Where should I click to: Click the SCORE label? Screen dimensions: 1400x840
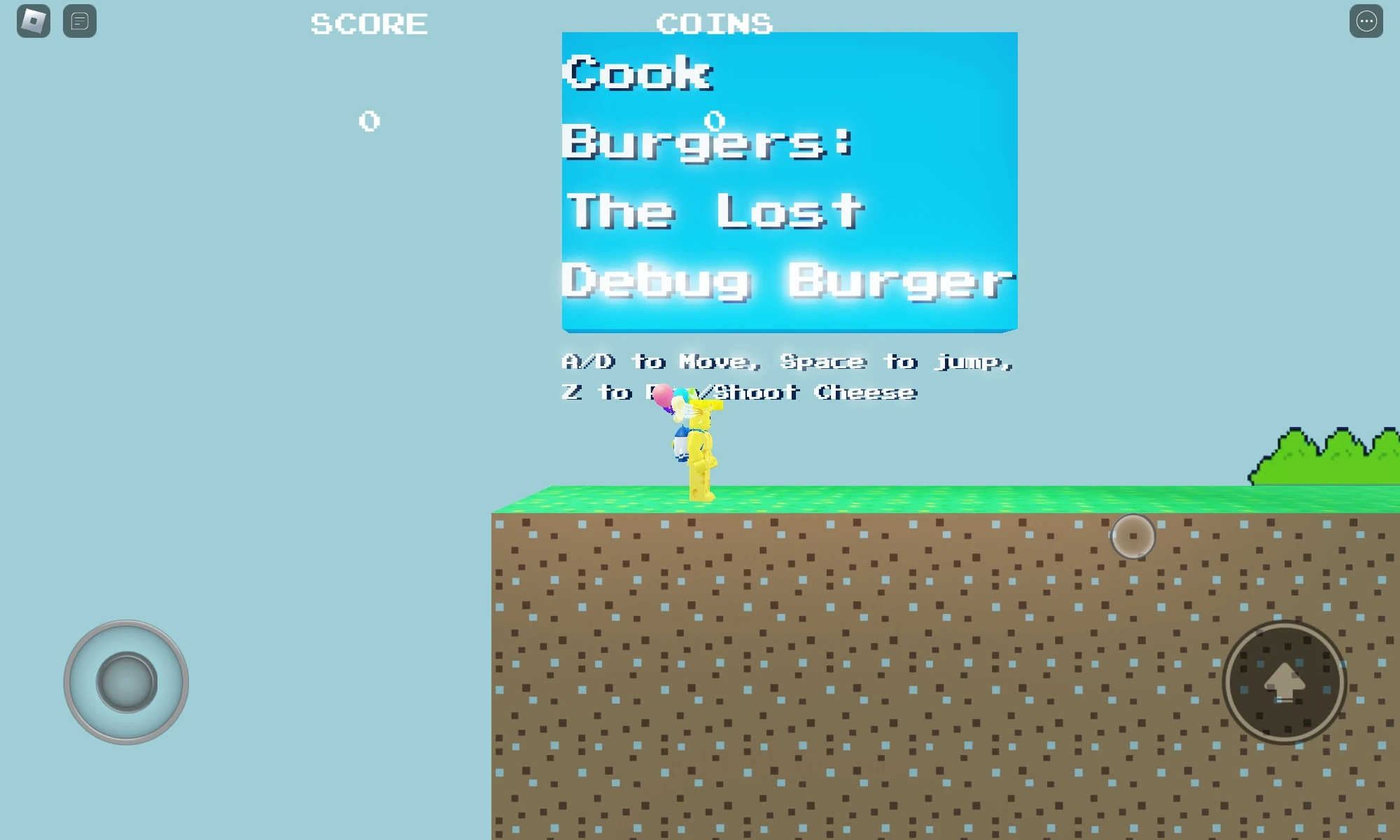[369, 23]
